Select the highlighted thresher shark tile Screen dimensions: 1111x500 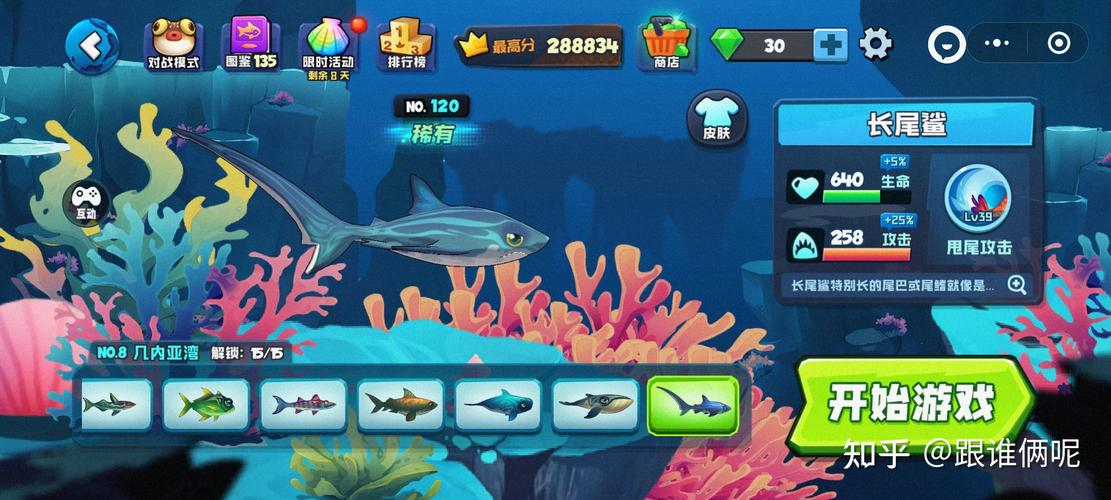[692, 406]
